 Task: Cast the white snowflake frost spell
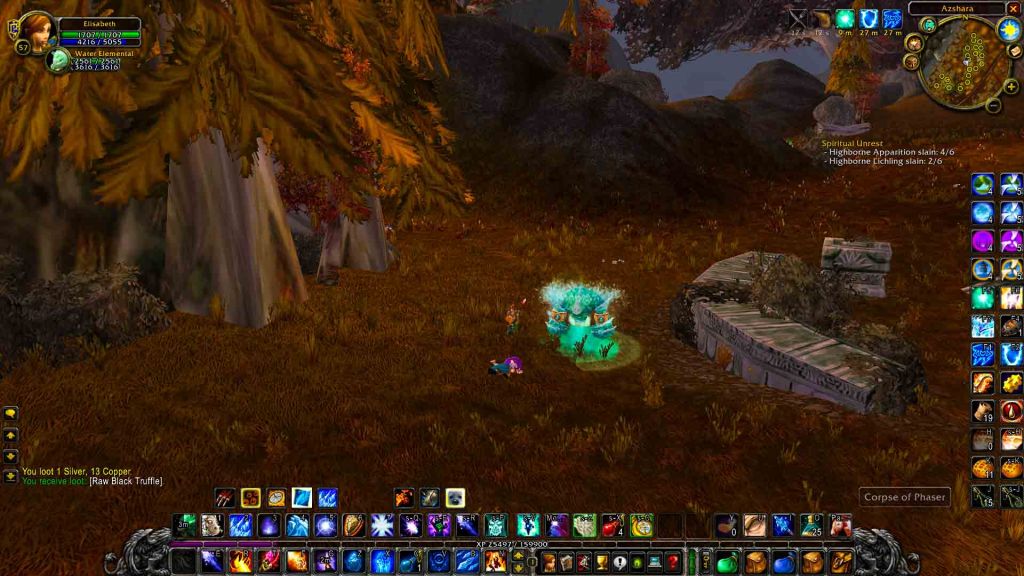point(382,525)
